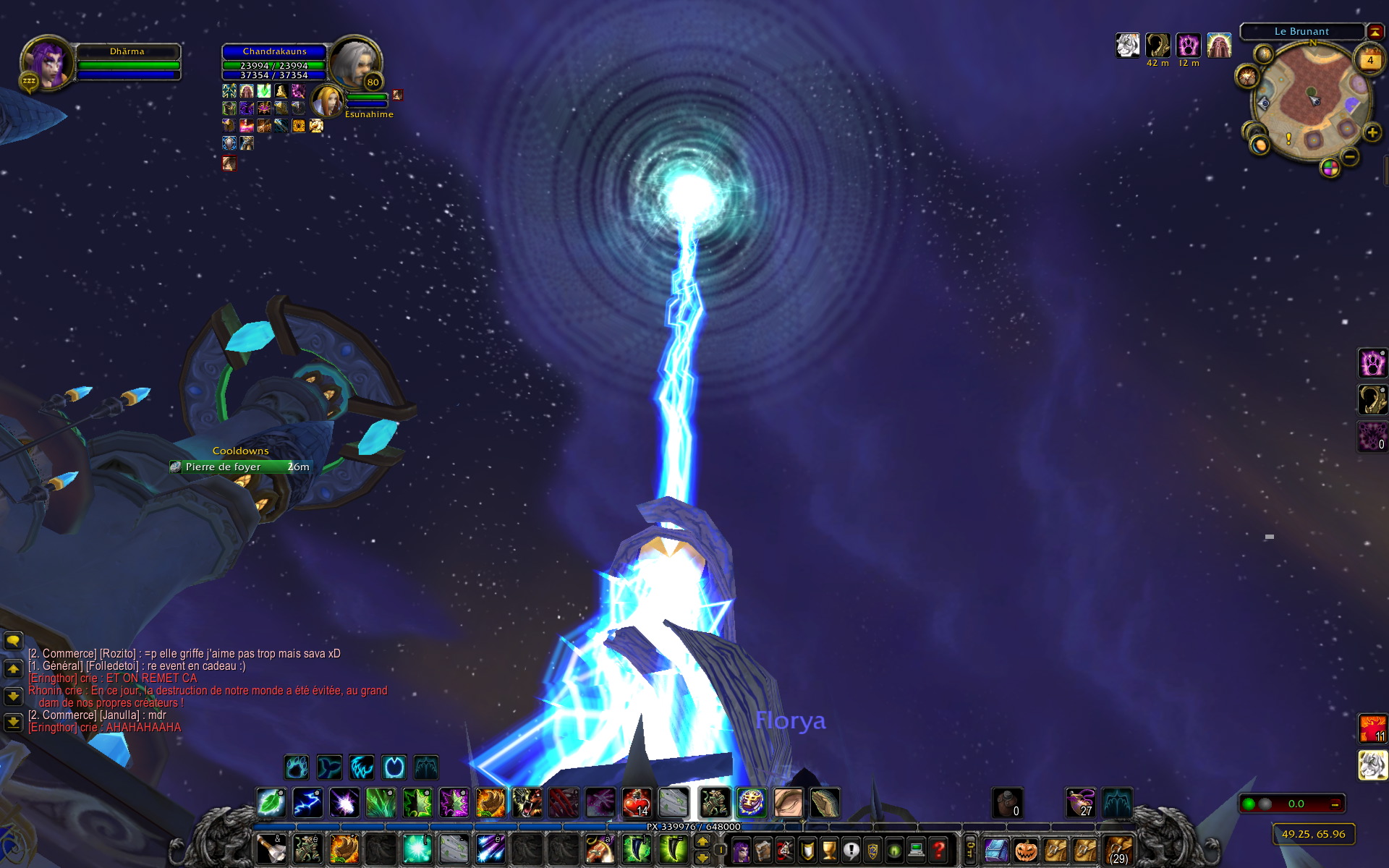Zoom in the minimap with the plus button
This screenshot has width=1389, height=868.
pyautogui.click(x=1372, y=132)
